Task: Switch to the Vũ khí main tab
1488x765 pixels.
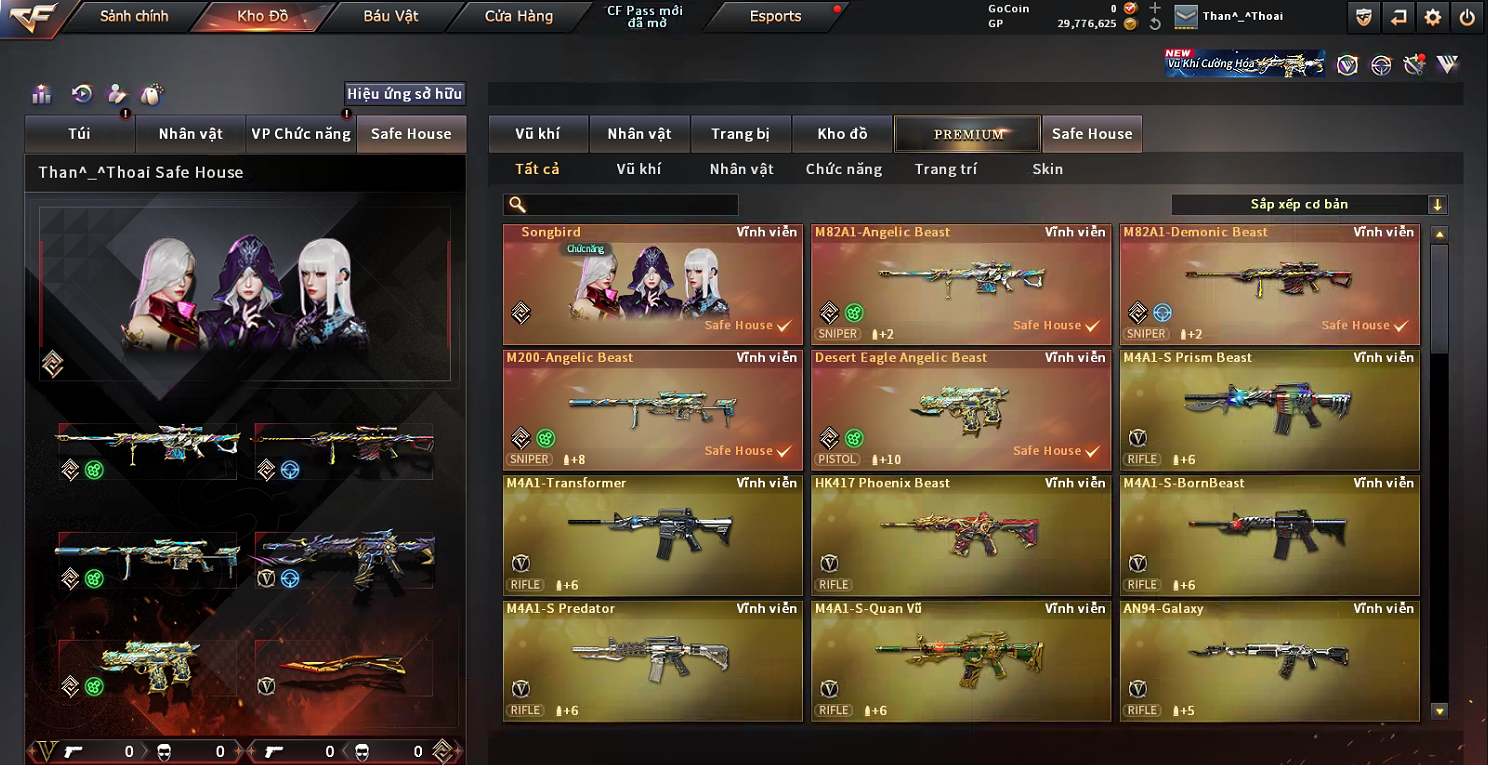Action: tap(537, 134)
